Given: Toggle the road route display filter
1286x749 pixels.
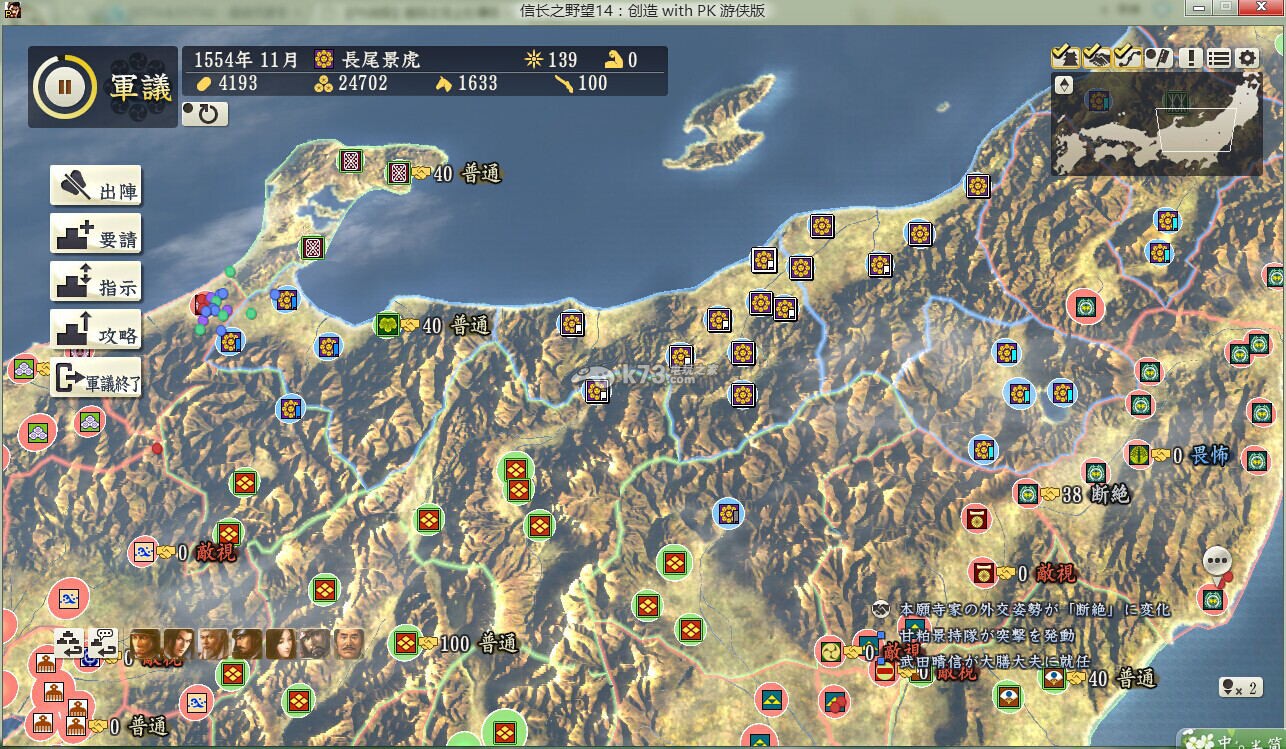Looking at the screenshot, I should point(1127,57).
